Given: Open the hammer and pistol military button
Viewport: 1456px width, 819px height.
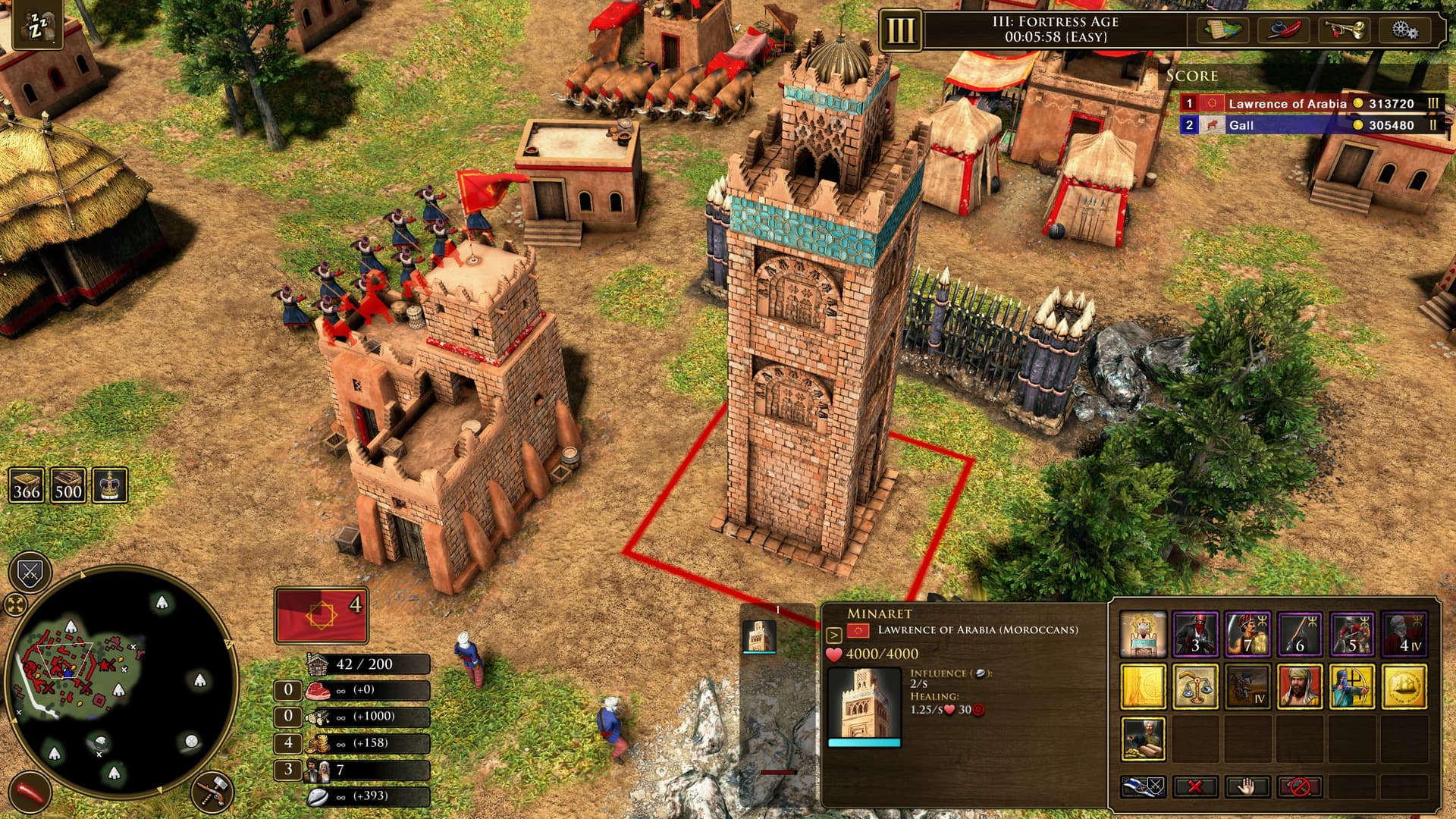Looking at the screenshot, I should tap(212, 792).
